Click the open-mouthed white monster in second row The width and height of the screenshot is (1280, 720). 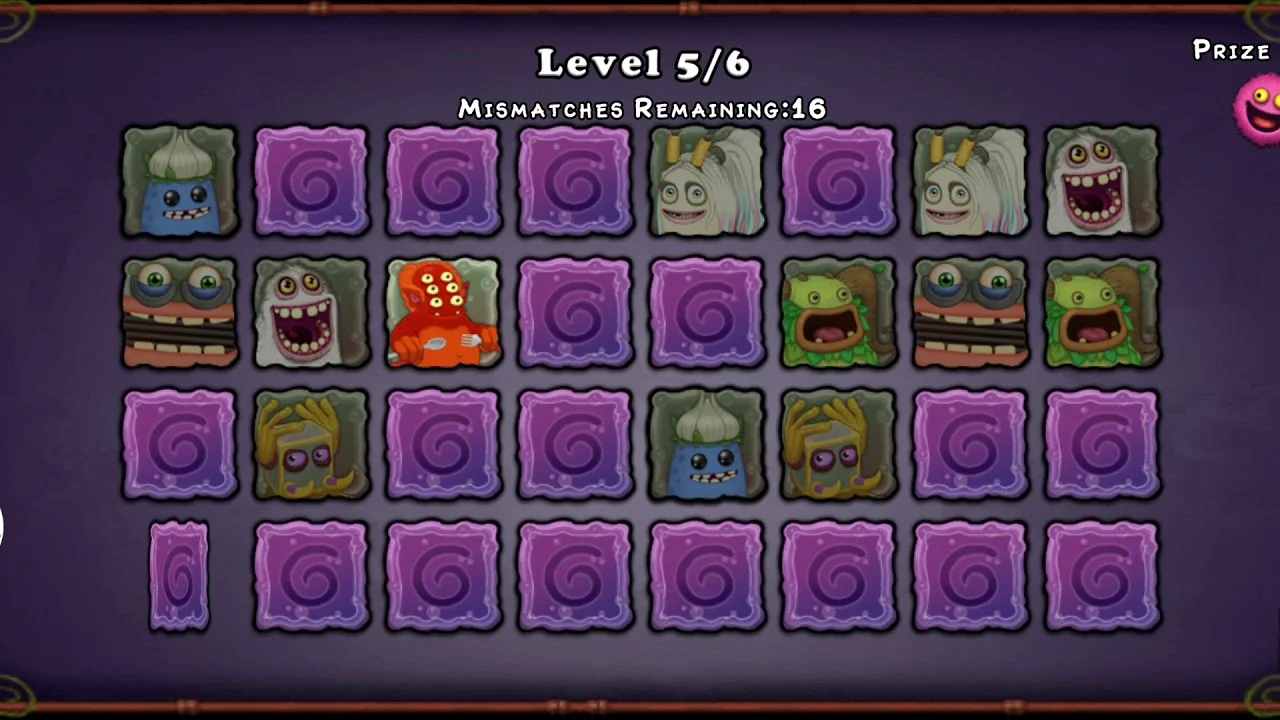[311, 313]
